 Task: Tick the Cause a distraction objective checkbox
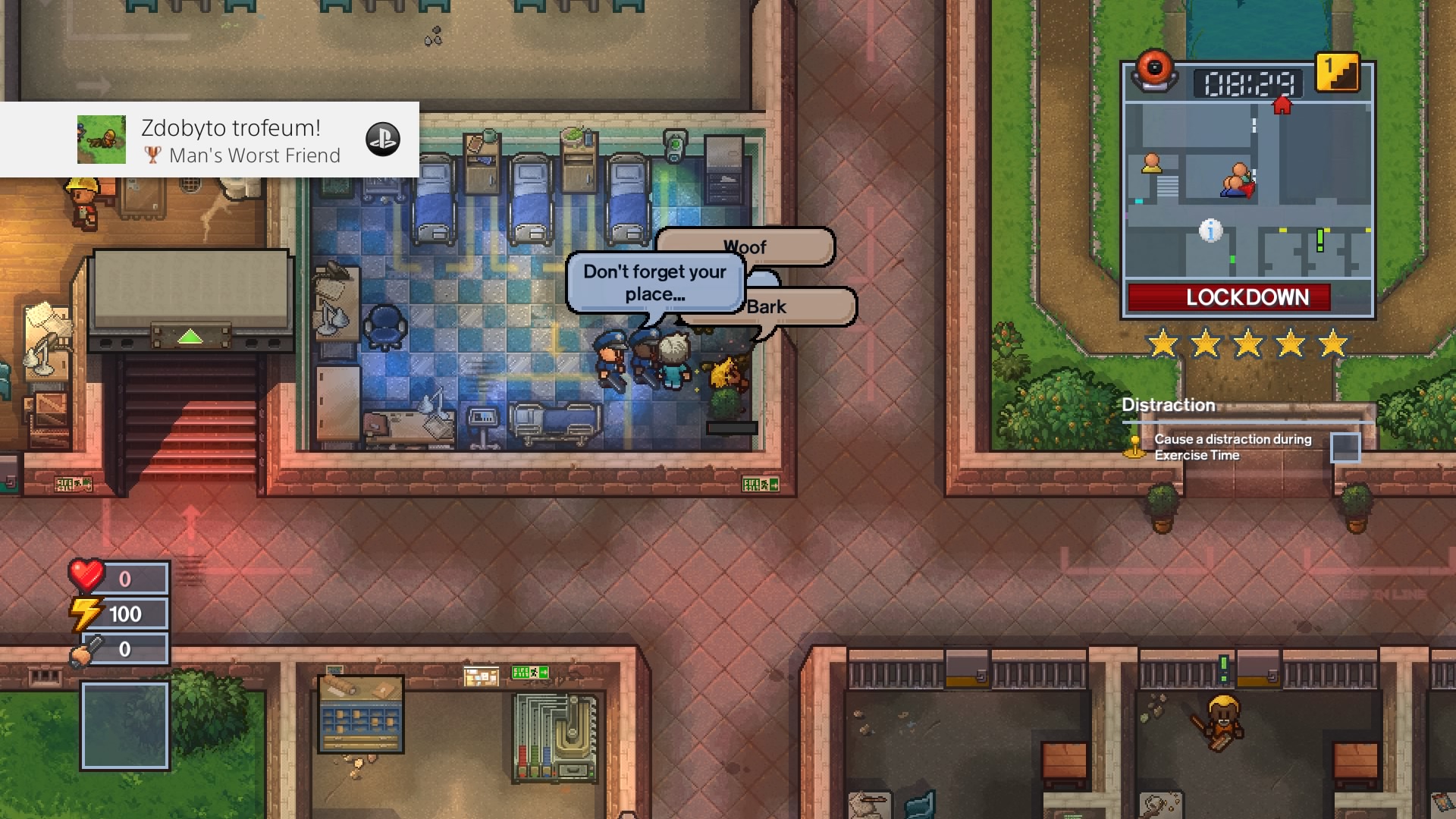tap(1346, 447)
